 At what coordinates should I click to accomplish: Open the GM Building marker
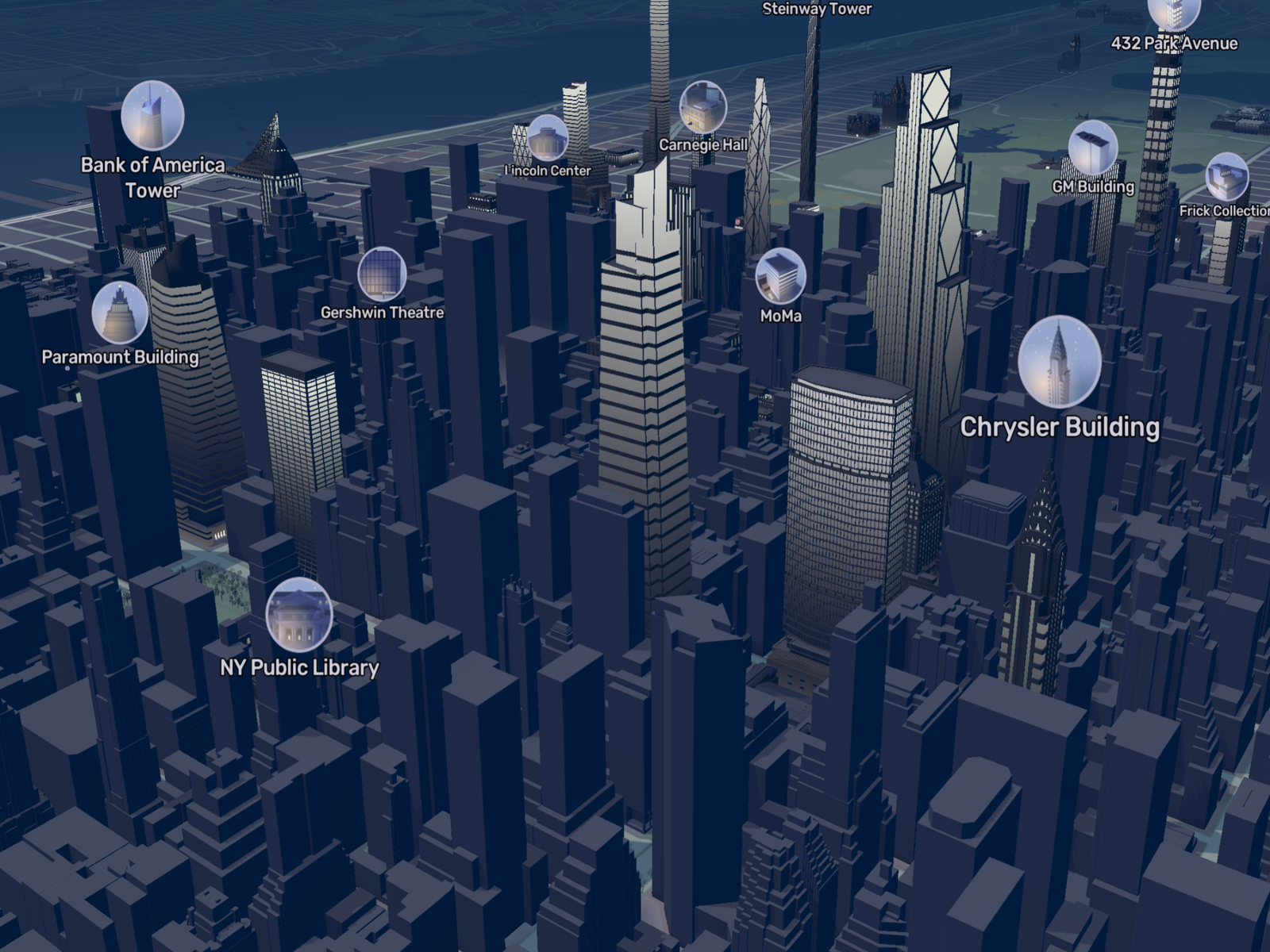1092,148
